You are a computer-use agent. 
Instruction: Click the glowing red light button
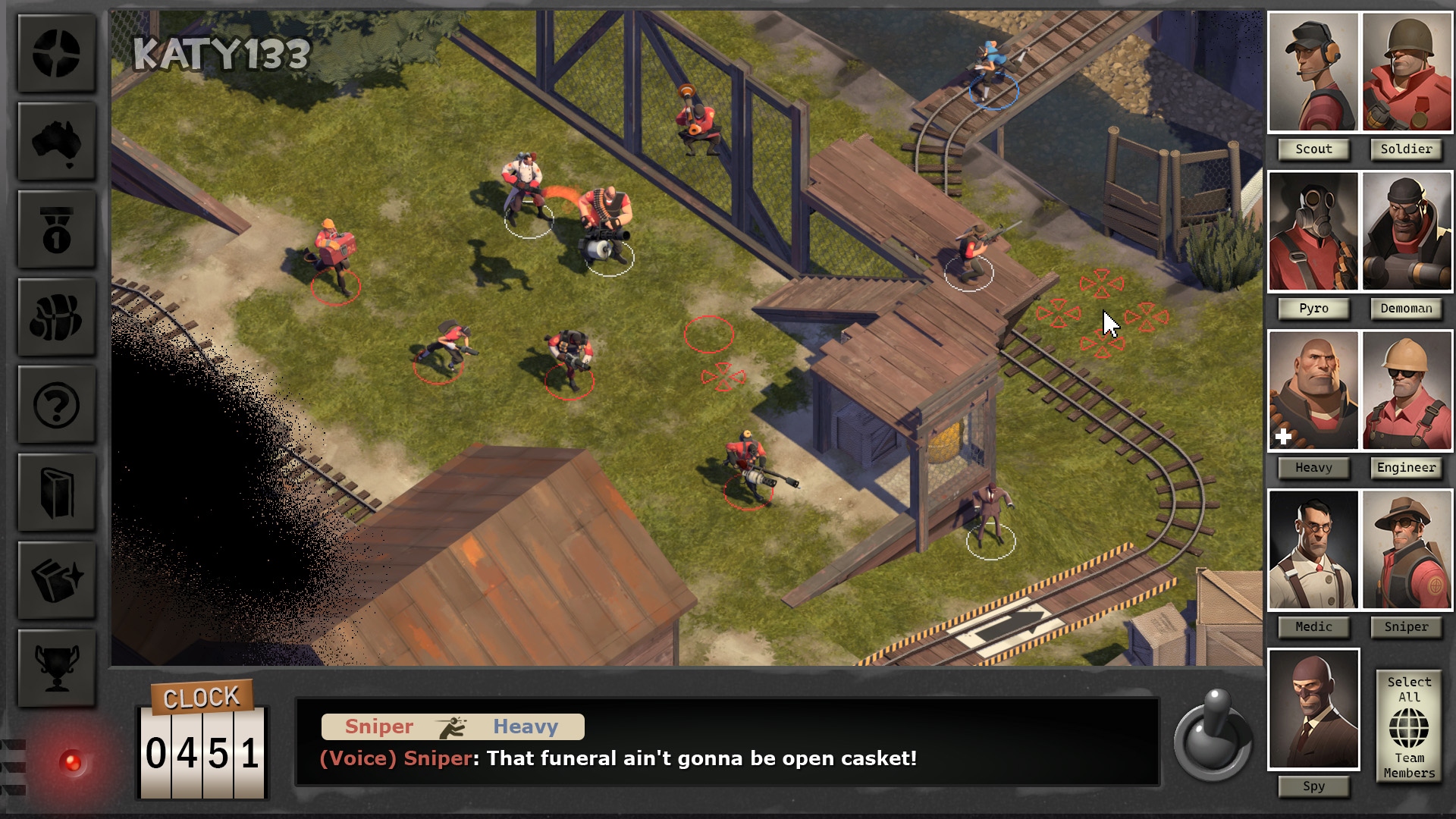(72, 761)
